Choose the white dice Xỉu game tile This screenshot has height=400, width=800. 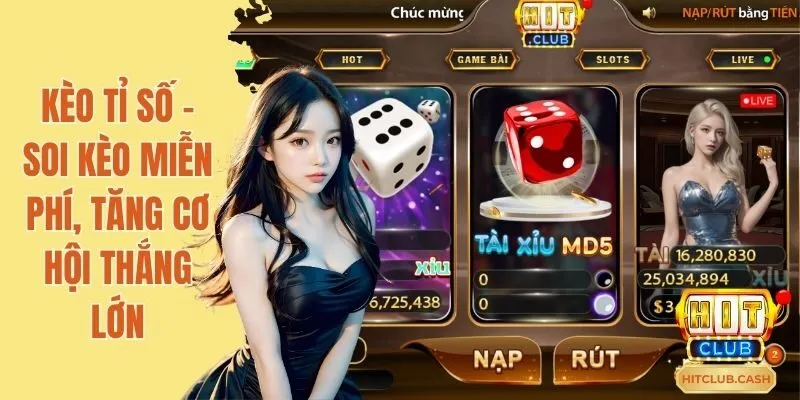coord(398,200)
